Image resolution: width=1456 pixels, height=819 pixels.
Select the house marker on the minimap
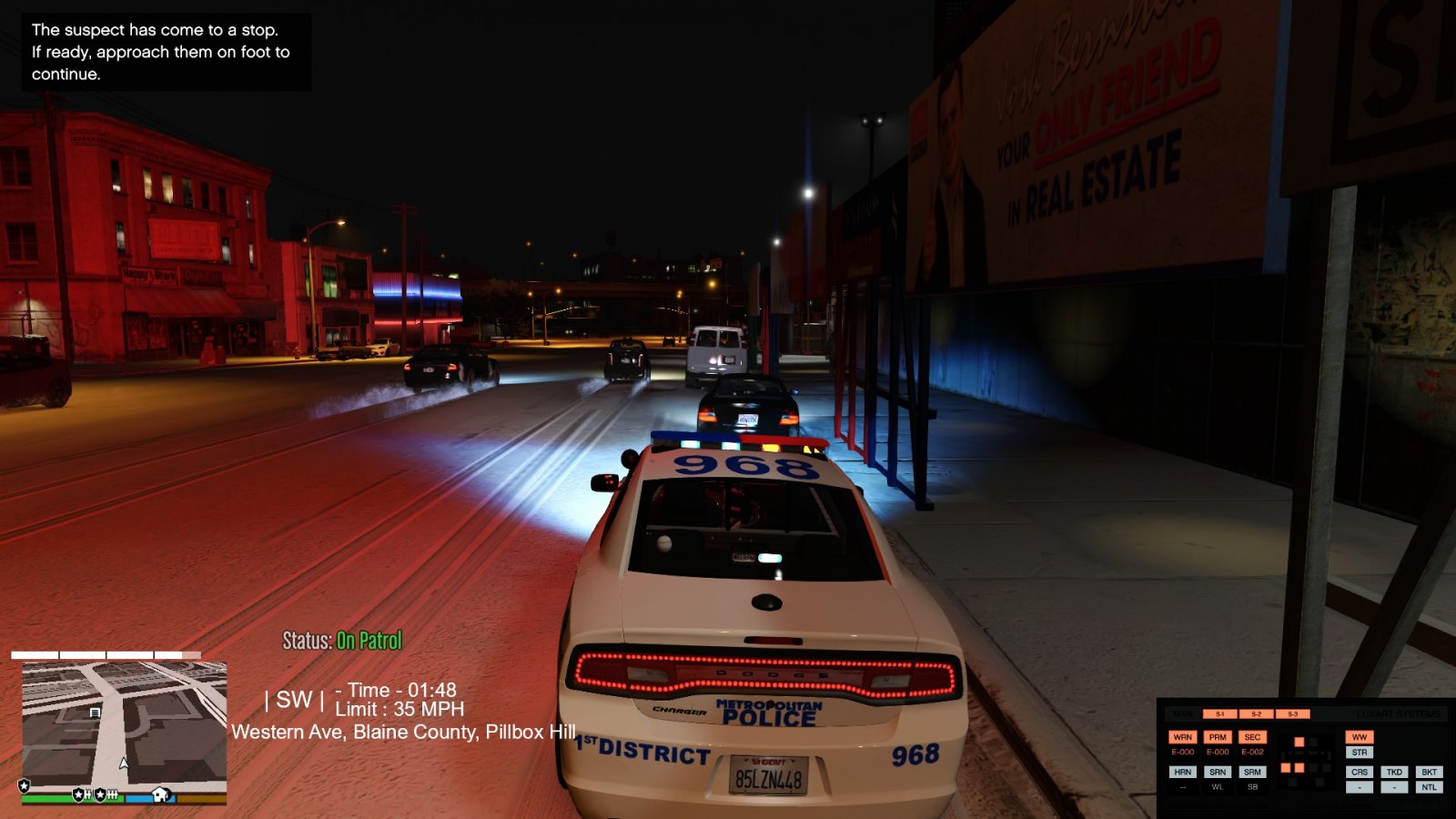point(161,794)
